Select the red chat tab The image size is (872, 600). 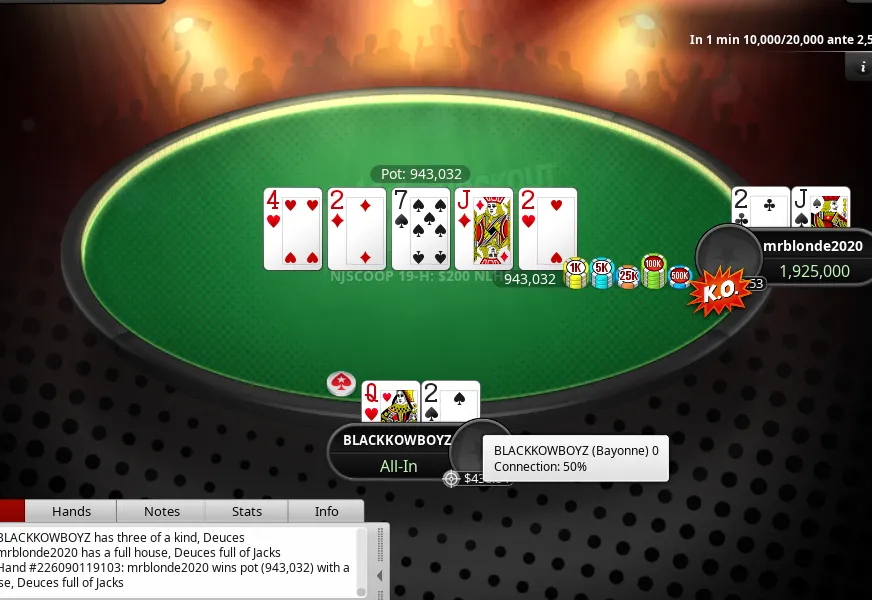coord(12,511)
